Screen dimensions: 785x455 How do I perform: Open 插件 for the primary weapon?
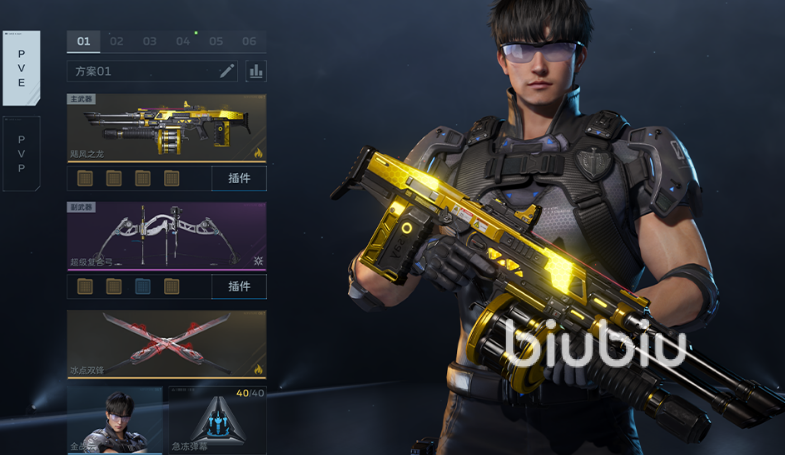pyautogui.click(x=239, y=178)
